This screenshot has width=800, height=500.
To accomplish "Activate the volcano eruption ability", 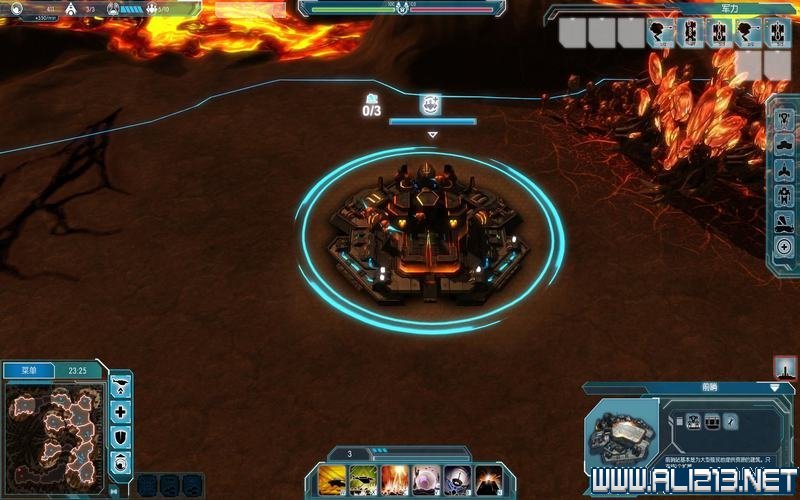I will pyautogui.click(x=488, y=479).
